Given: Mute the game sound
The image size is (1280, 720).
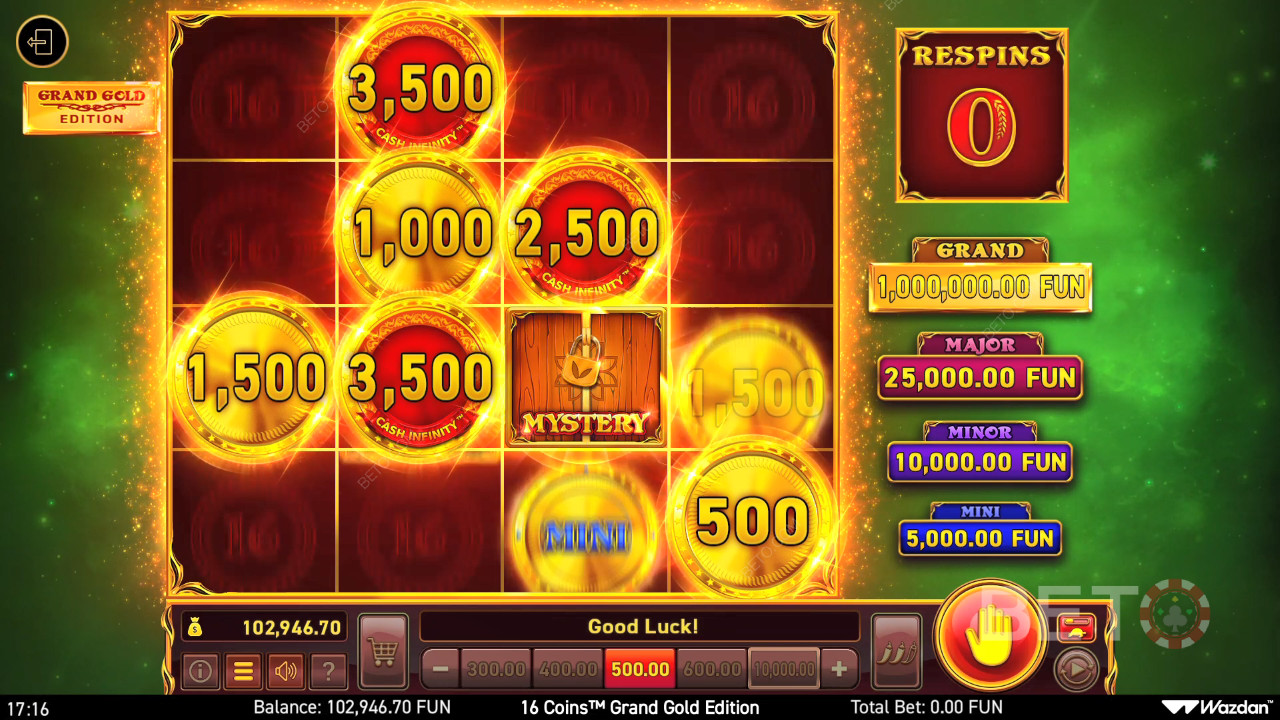Looking at the screenshot, I should click(x=285, y=671).
